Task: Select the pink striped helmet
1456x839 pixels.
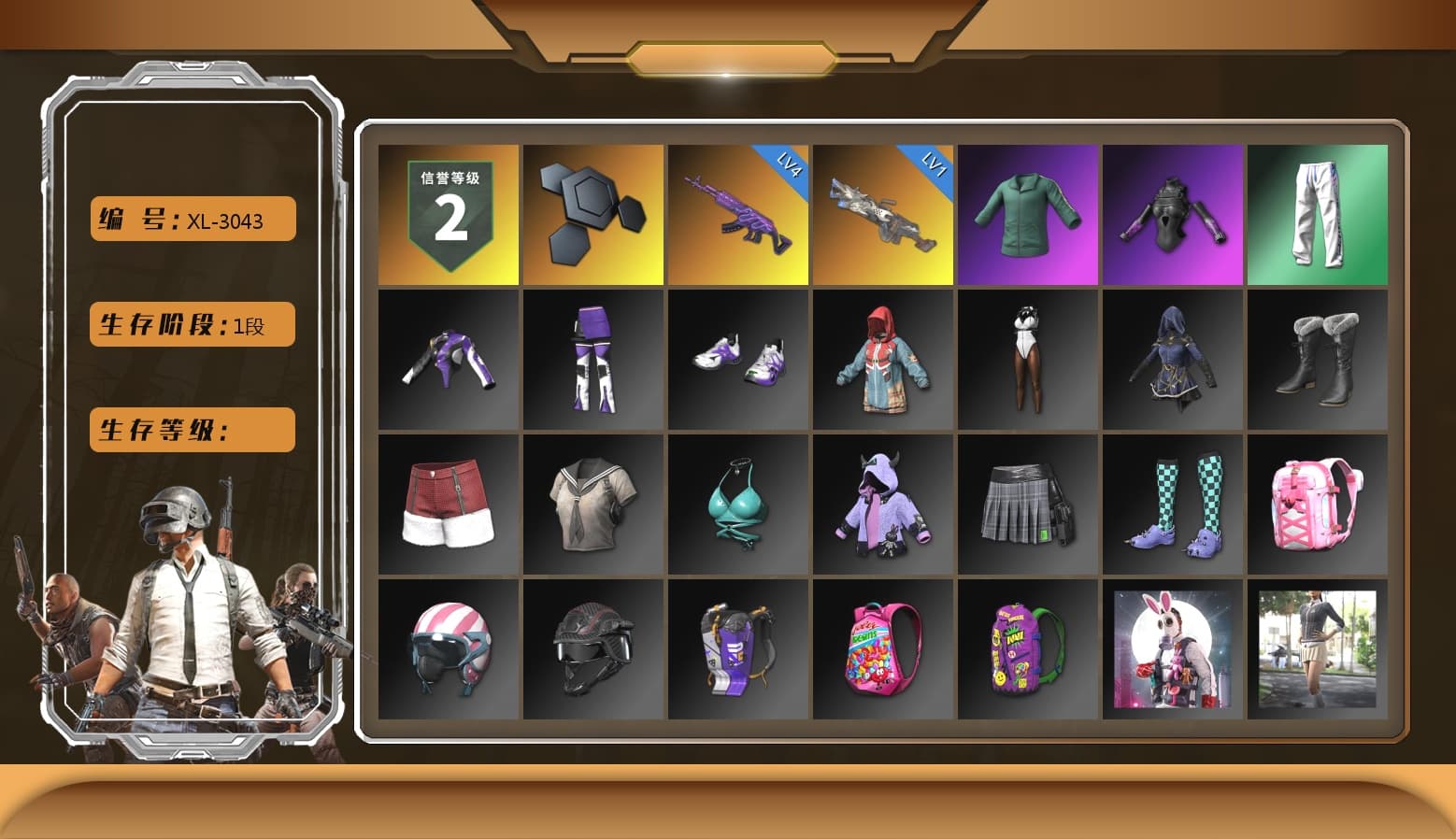Action: [447, 649]
